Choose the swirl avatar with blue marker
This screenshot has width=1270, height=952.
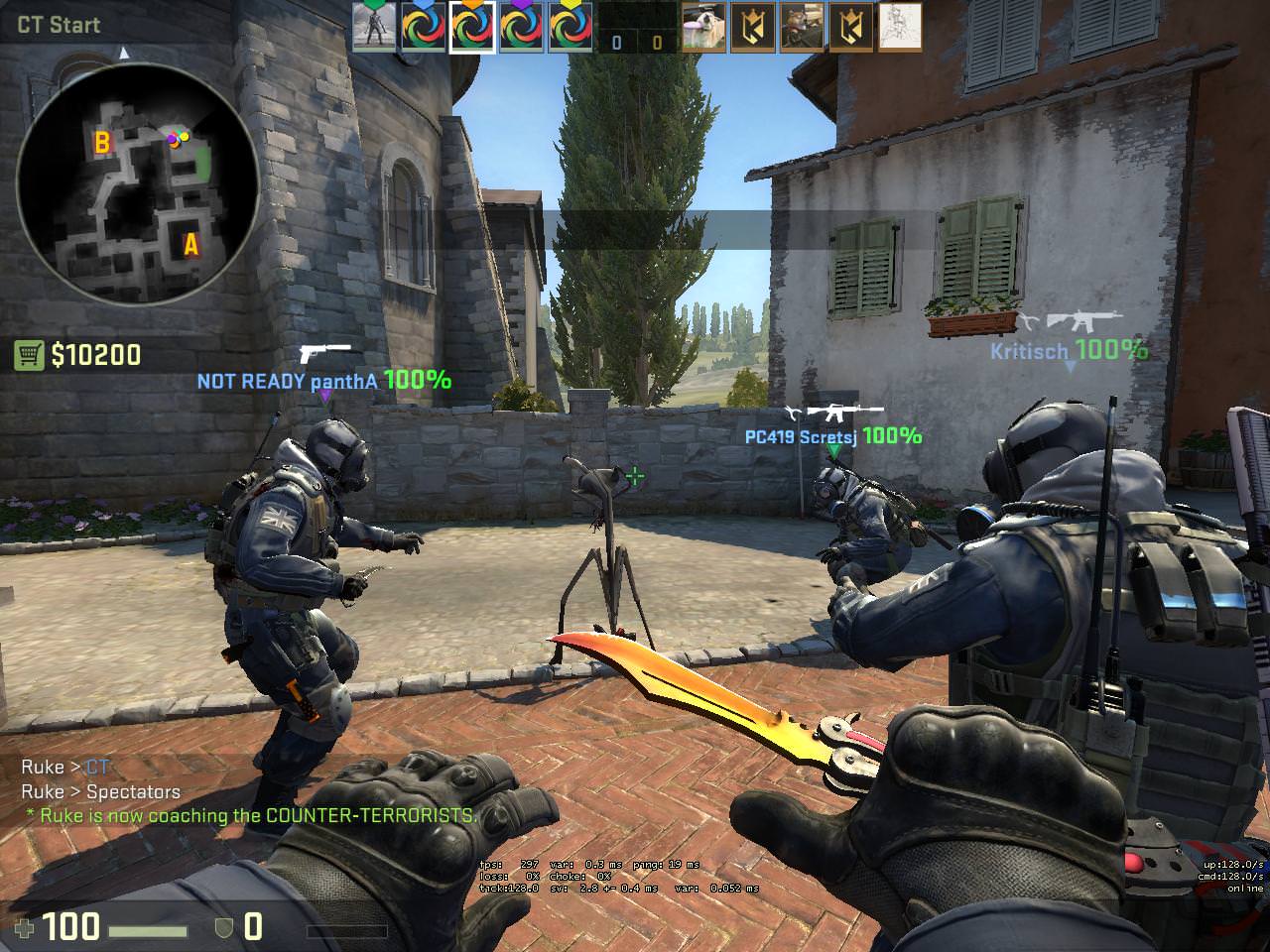click(x=424, y=27)
